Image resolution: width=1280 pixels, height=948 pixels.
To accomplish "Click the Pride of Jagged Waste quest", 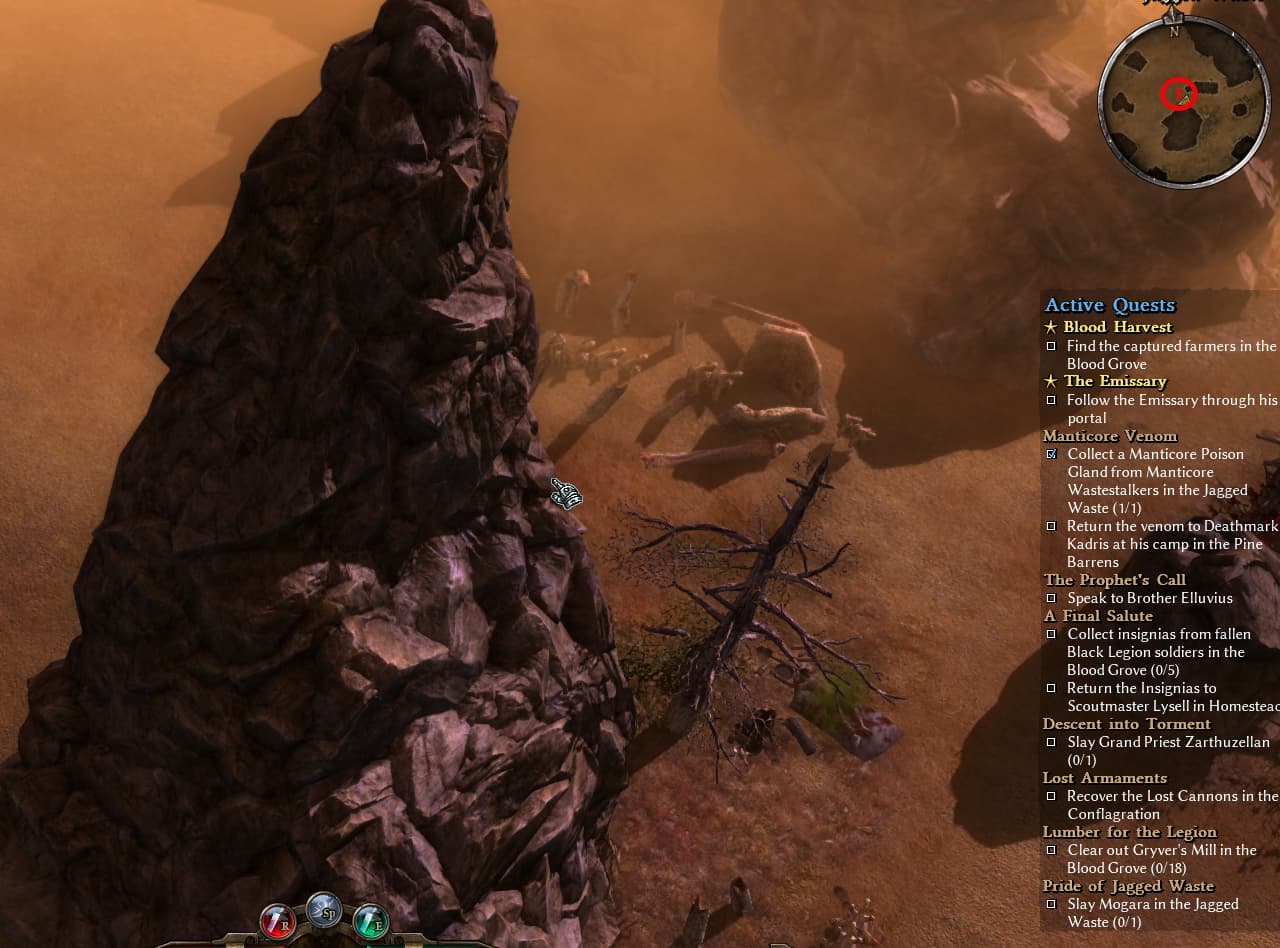I will [1127, 886].
